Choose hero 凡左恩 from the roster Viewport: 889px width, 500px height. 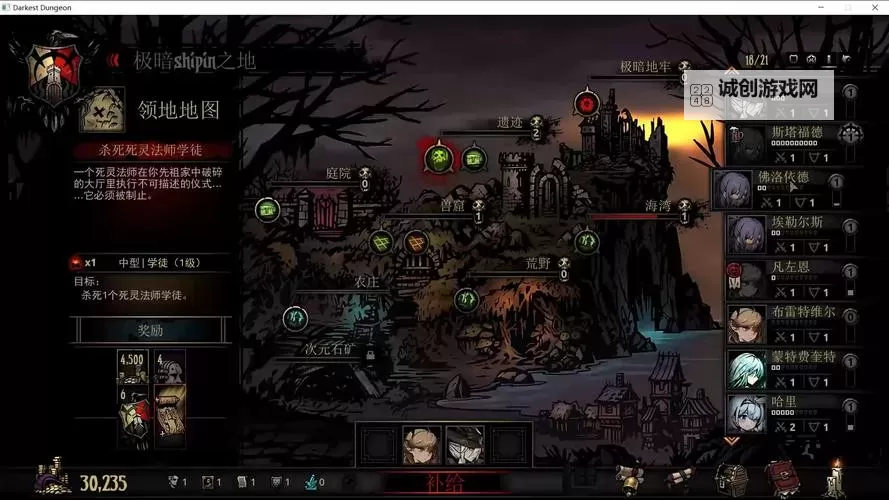click(785, 279)
